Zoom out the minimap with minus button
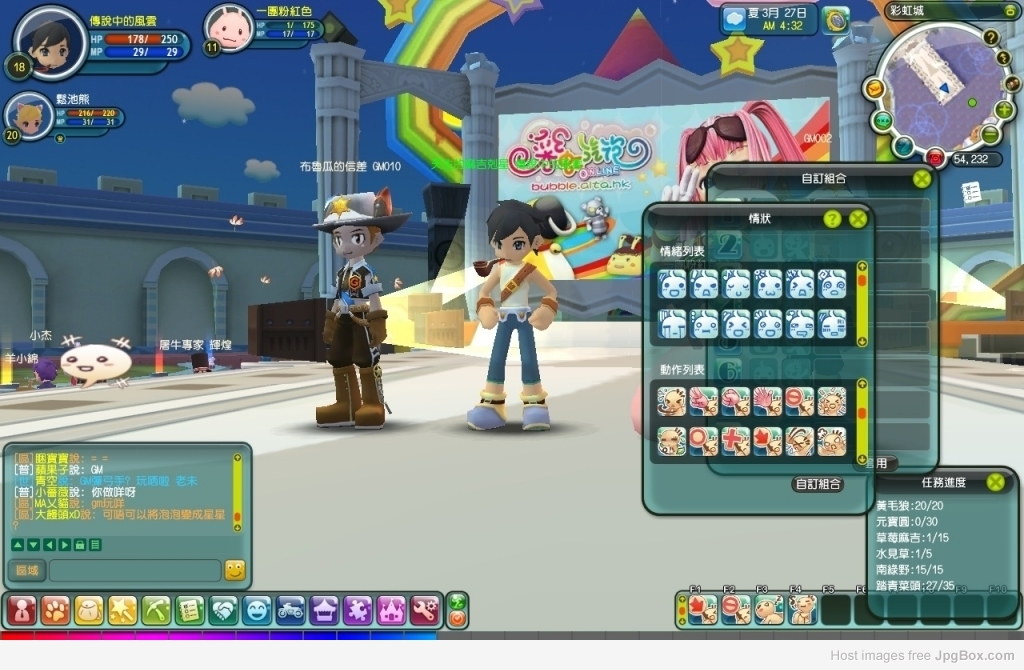 point(990,134)
